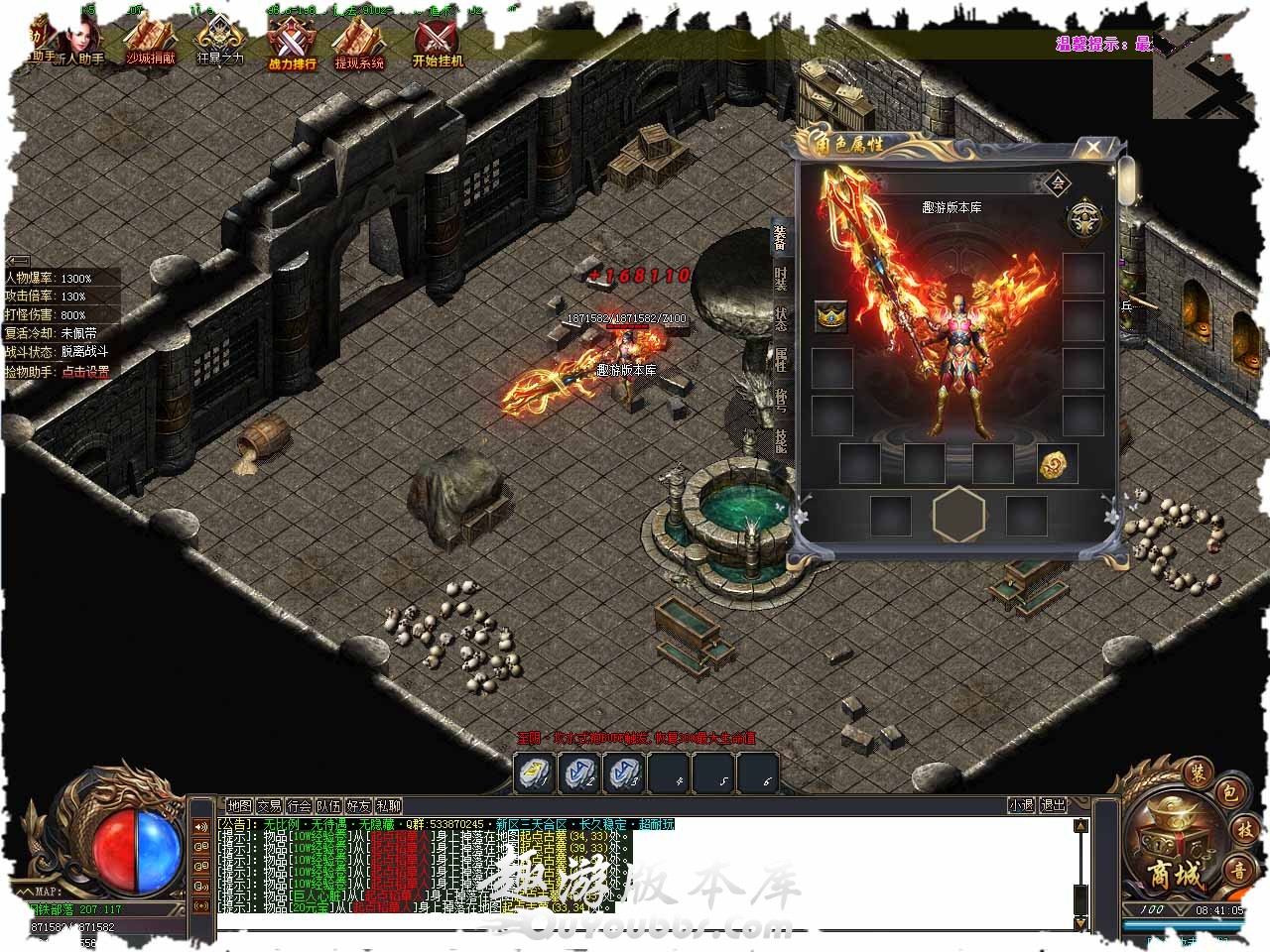The width and height of the screenshot is (1270, 952).
Task: Click the 地图 map chat button
Action: [239, 806]
